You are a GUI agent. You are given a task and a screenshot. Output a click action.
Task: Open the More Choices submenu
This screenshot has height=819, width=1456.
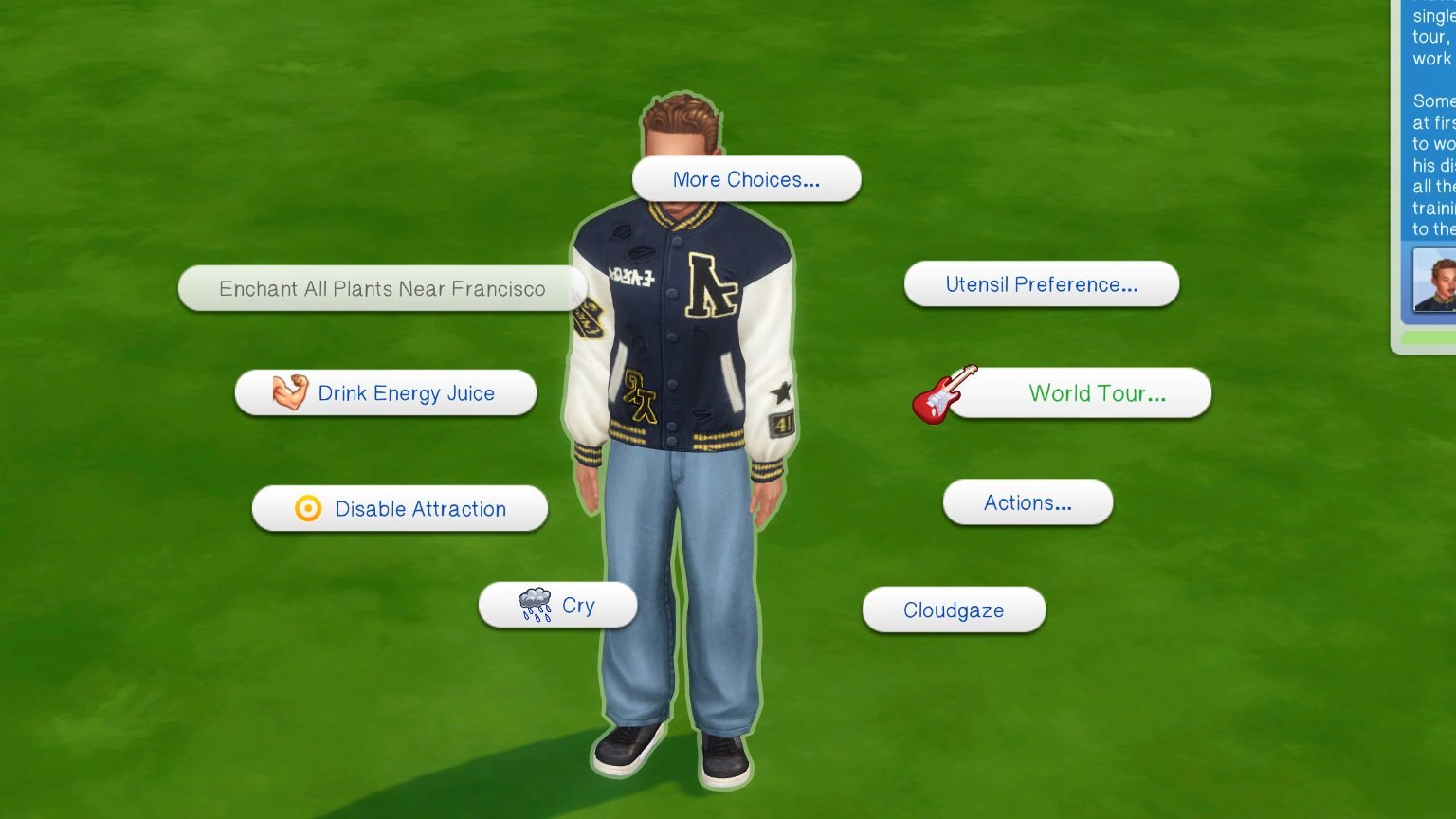click(746, 179)
